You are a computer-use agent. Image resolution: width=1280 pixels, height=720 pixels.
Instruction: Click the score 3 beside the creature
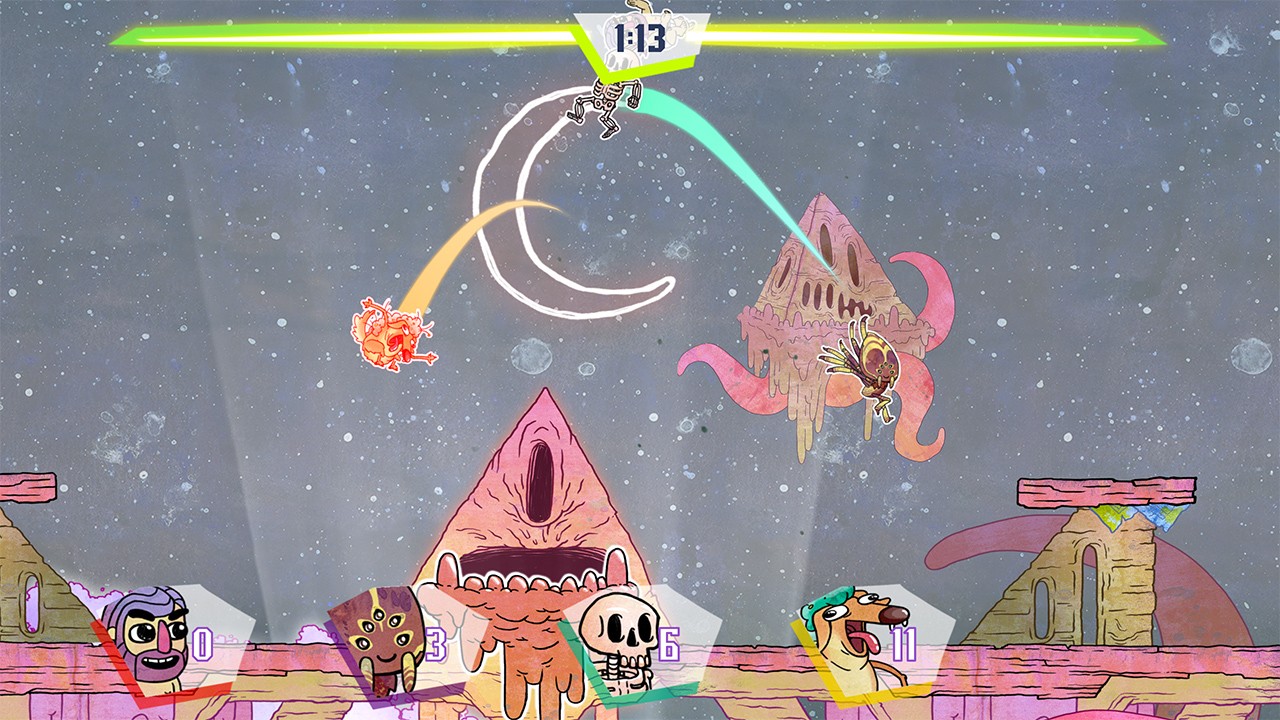pos(435,646)
